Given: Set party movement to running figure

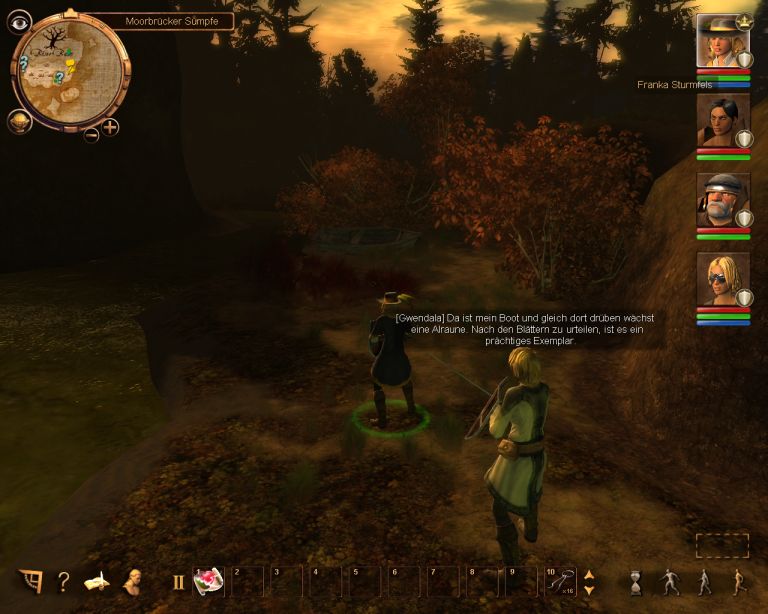Looking at the screenshot, I should [737, 581].
